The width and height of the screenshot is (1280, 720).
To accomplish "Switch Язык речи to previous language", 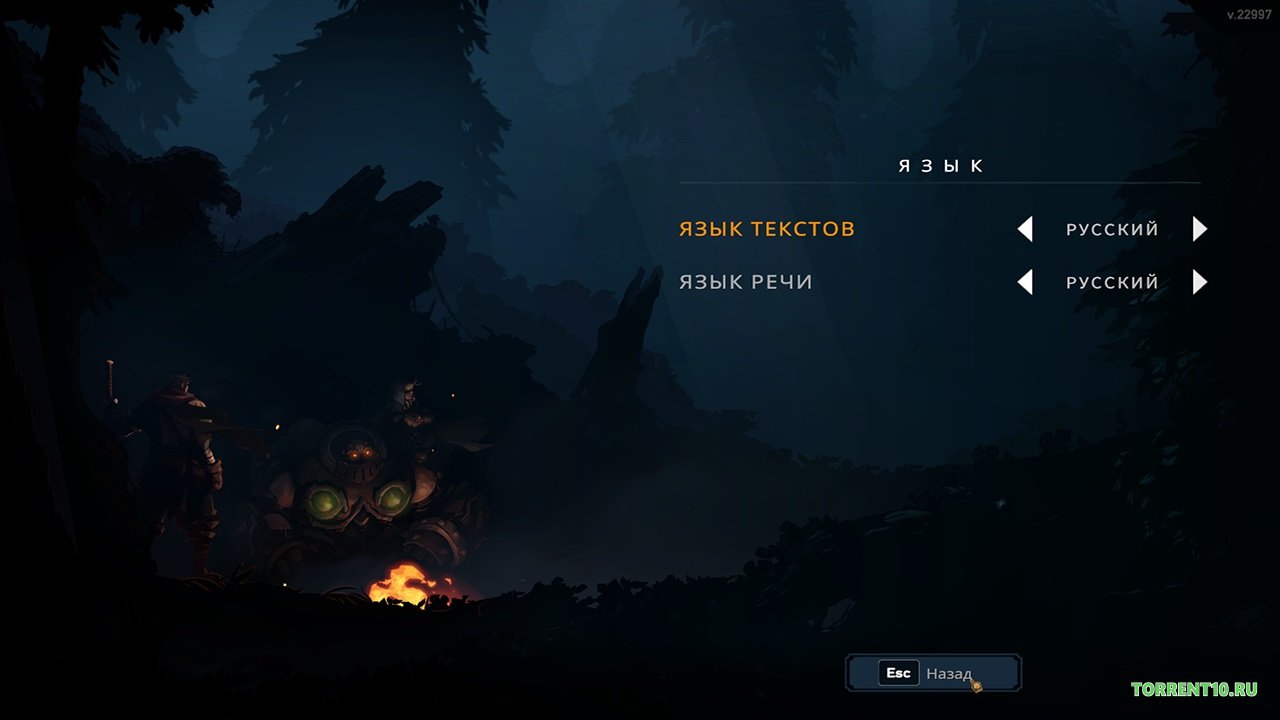I will (1025, 282).
